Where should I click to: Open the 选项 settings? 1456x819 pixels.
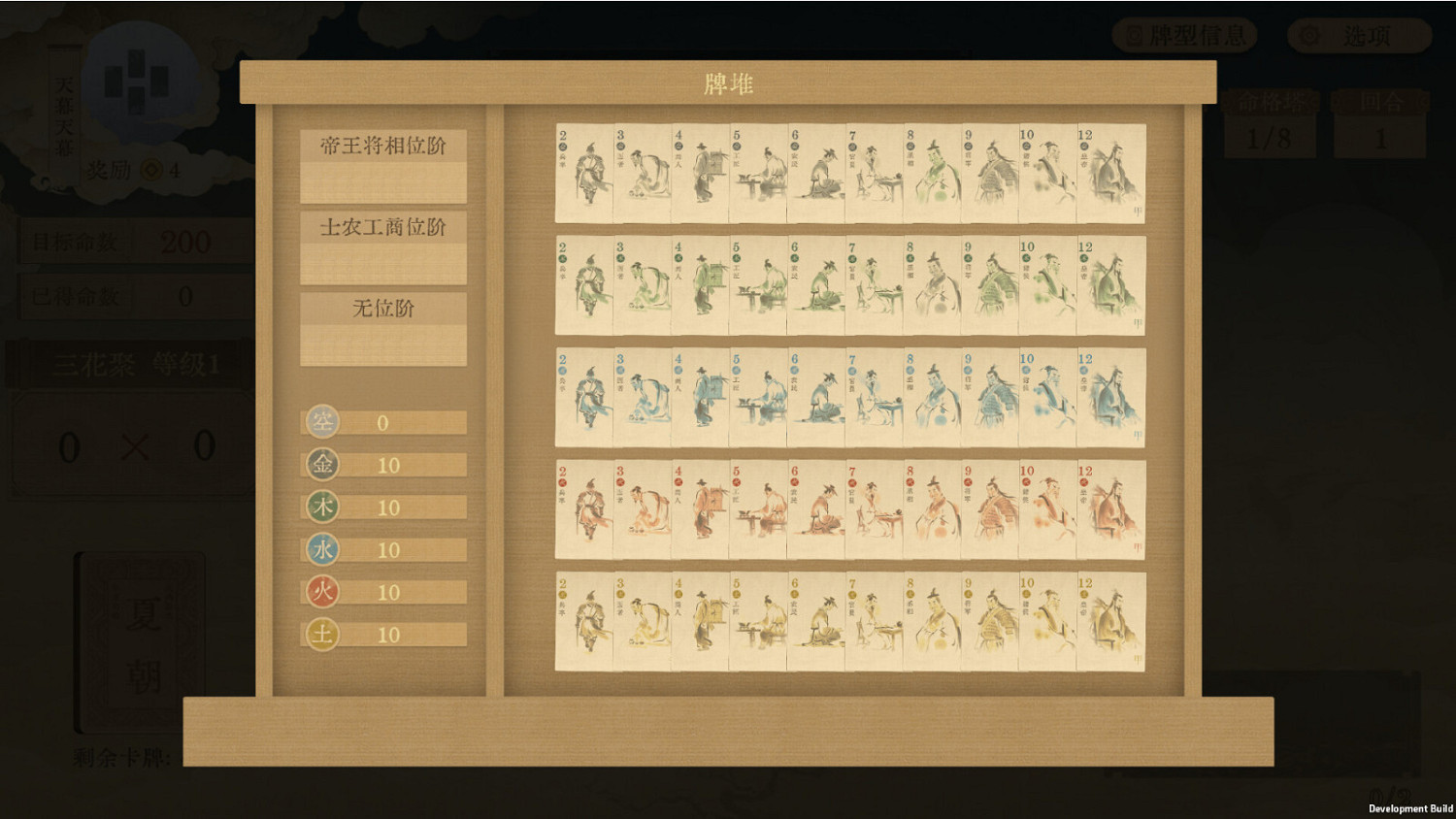click(x=1357, y=37)
